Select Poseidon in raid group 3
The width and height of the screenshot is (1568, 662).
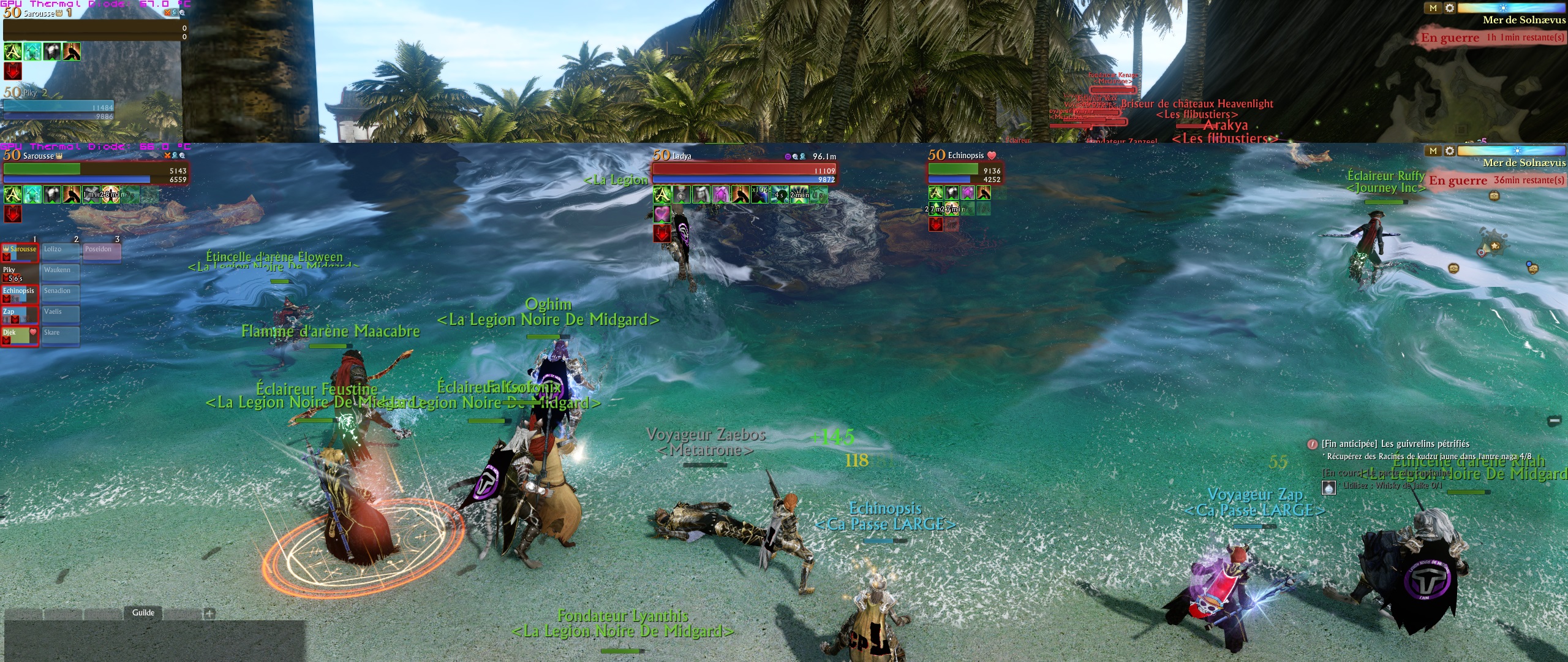tap(102, 251)
